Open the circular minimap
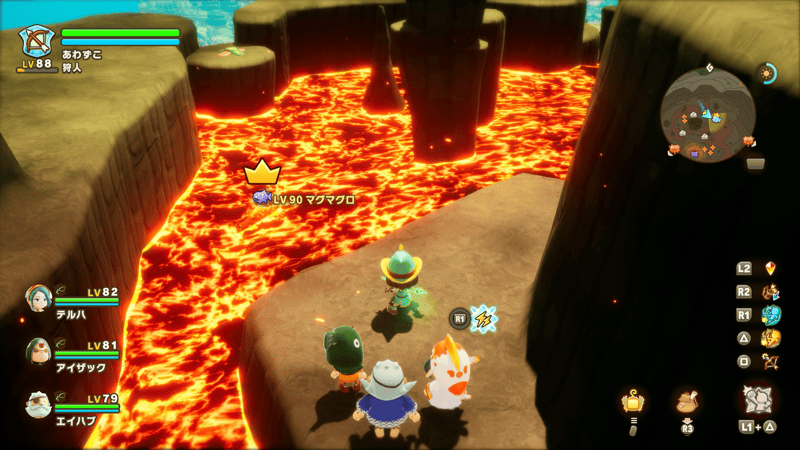Viewport: 800px width, 450px height. pos(706,114)
